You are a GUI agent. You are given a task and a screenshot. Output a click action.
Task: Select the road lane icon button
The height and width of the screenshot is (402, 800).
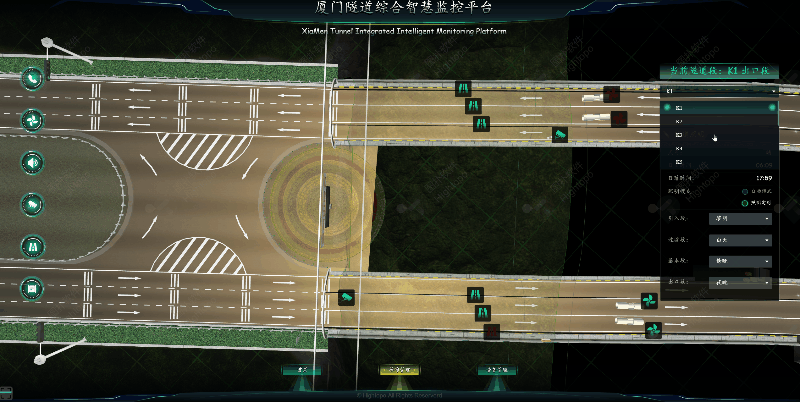[33, 246]
